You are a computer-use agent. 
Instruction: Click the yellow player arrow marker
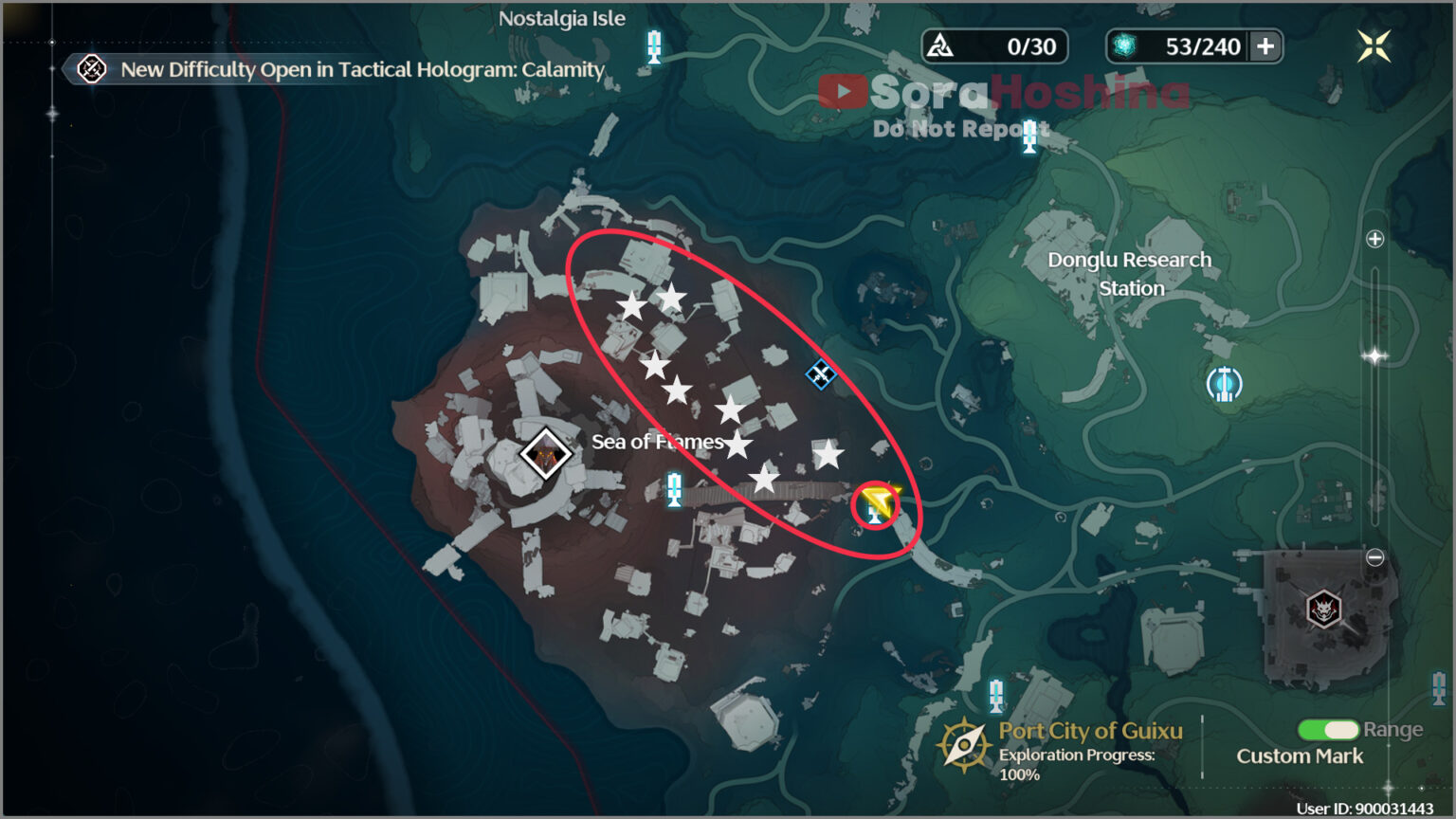[x=874, y=500]
